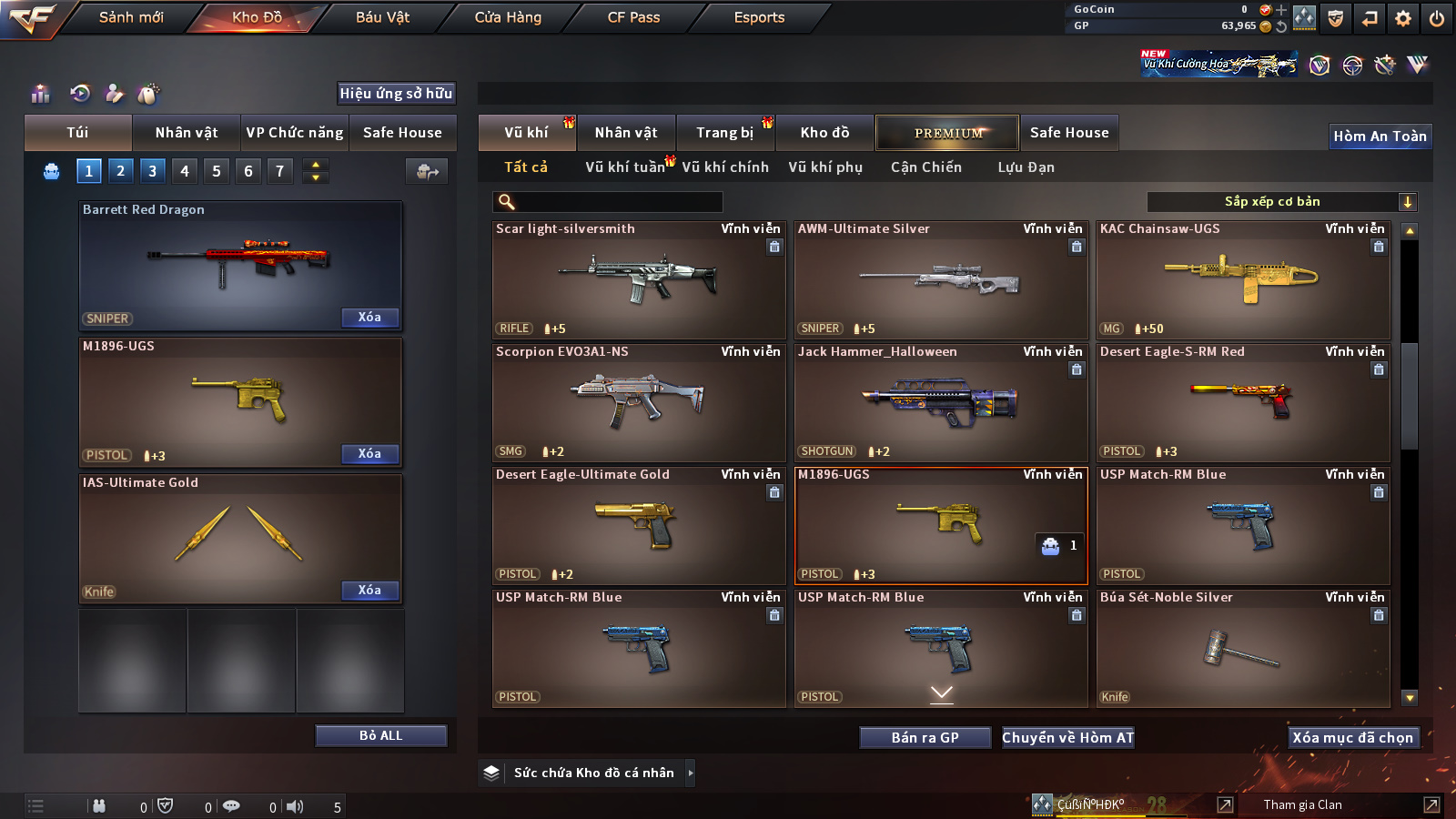Viewport: 1456px width, 819px height.
Task: Choose the KAC Chainsaw-UGS weapon
Action: (x=1243, y=280)
